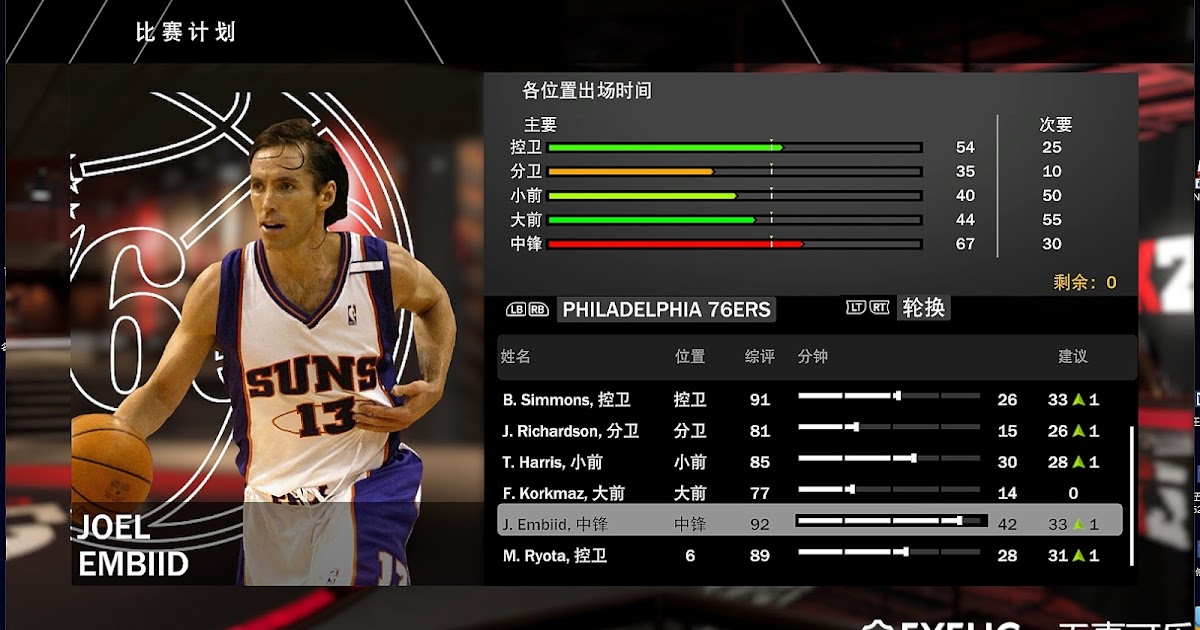This screenshot has height=630, width=1200.
Task: Adjust J. Embiid's minutes slider
Action: (x=890, y=521)
